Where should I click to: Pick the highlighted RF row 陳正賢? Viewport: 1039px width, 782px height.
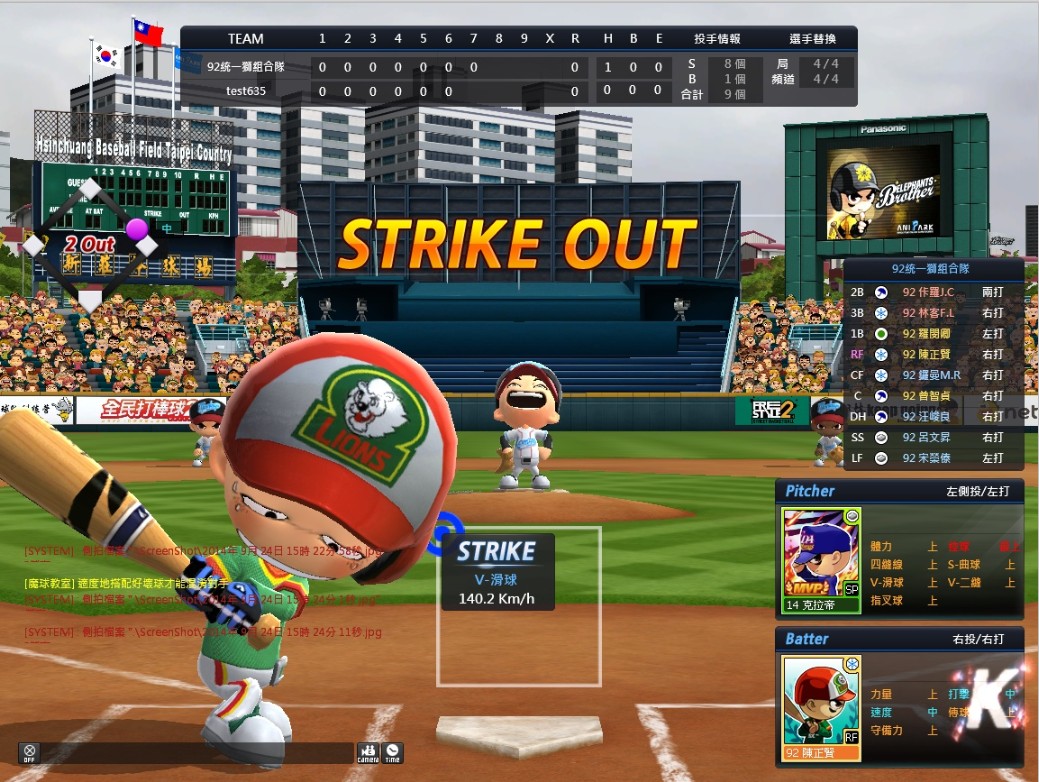coord(932,354)
